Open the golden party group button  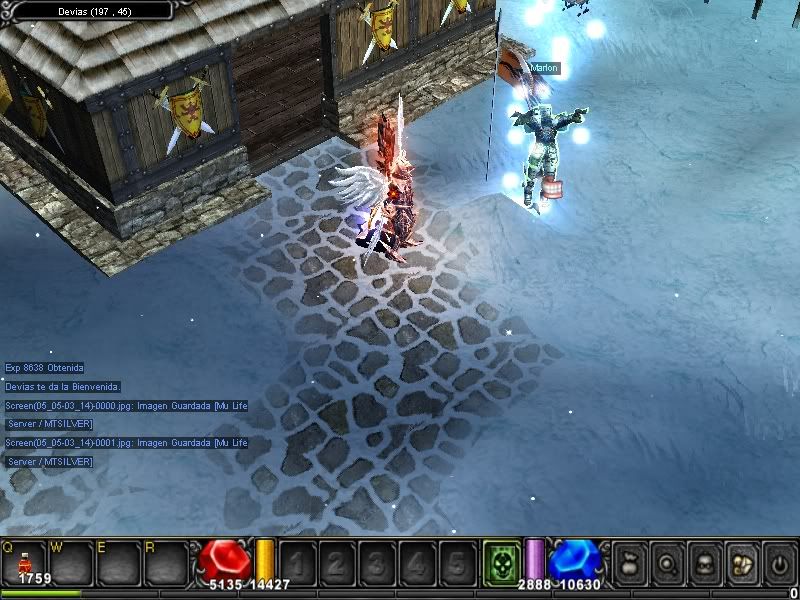[x=741, y=564]
